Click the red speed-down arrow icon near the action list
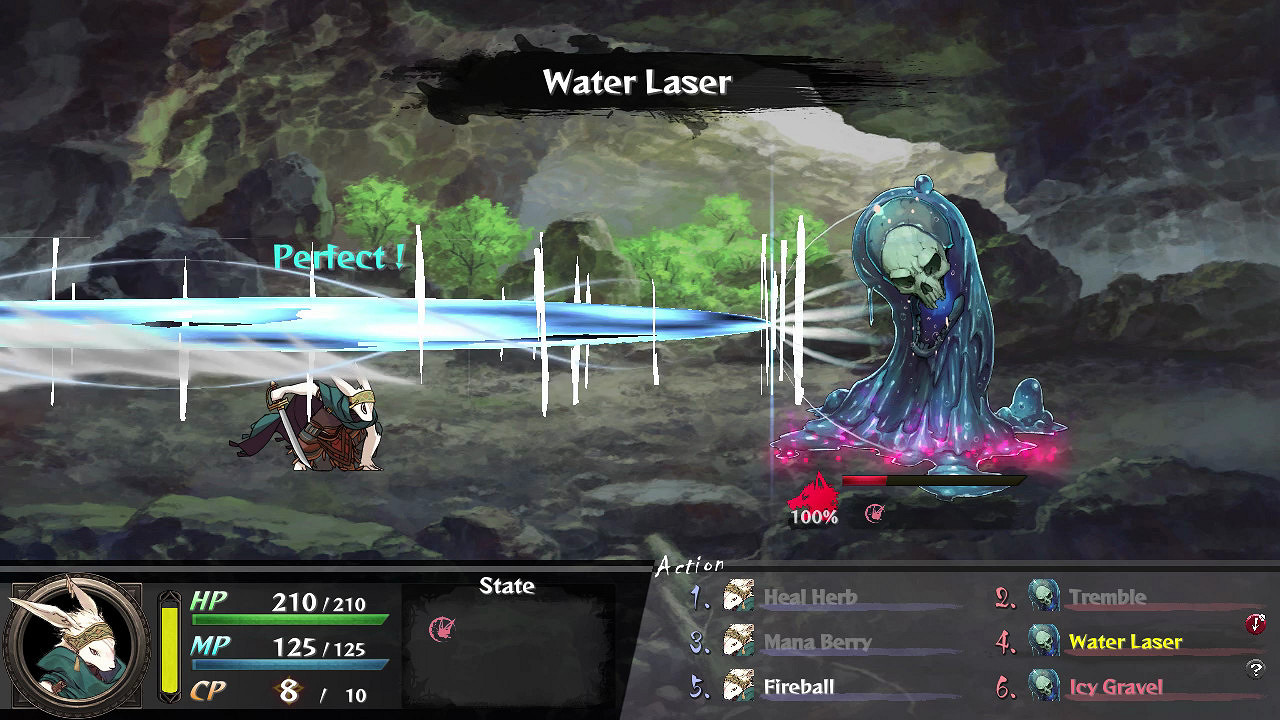This screenshot has height=720, width=1280. point(1255,624)
